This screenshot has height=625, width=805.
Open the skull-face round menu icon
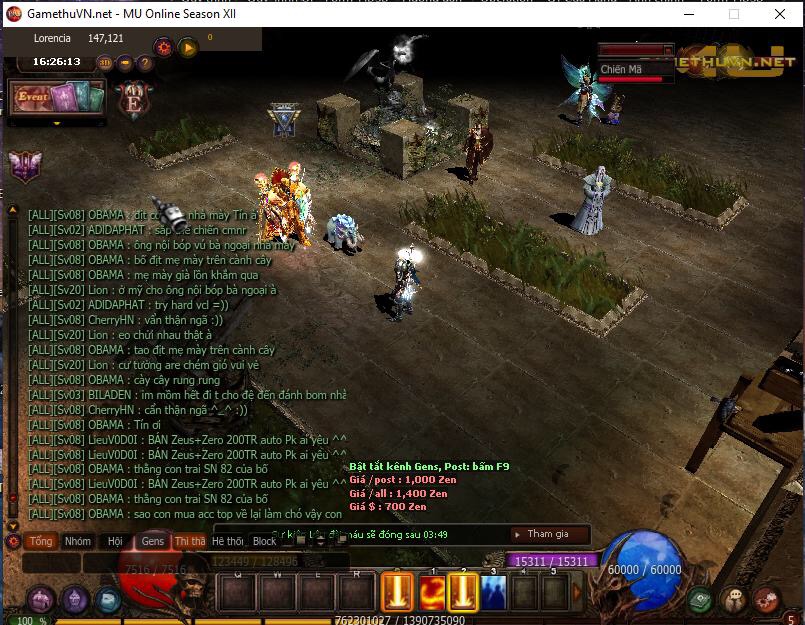pos(735,599)
